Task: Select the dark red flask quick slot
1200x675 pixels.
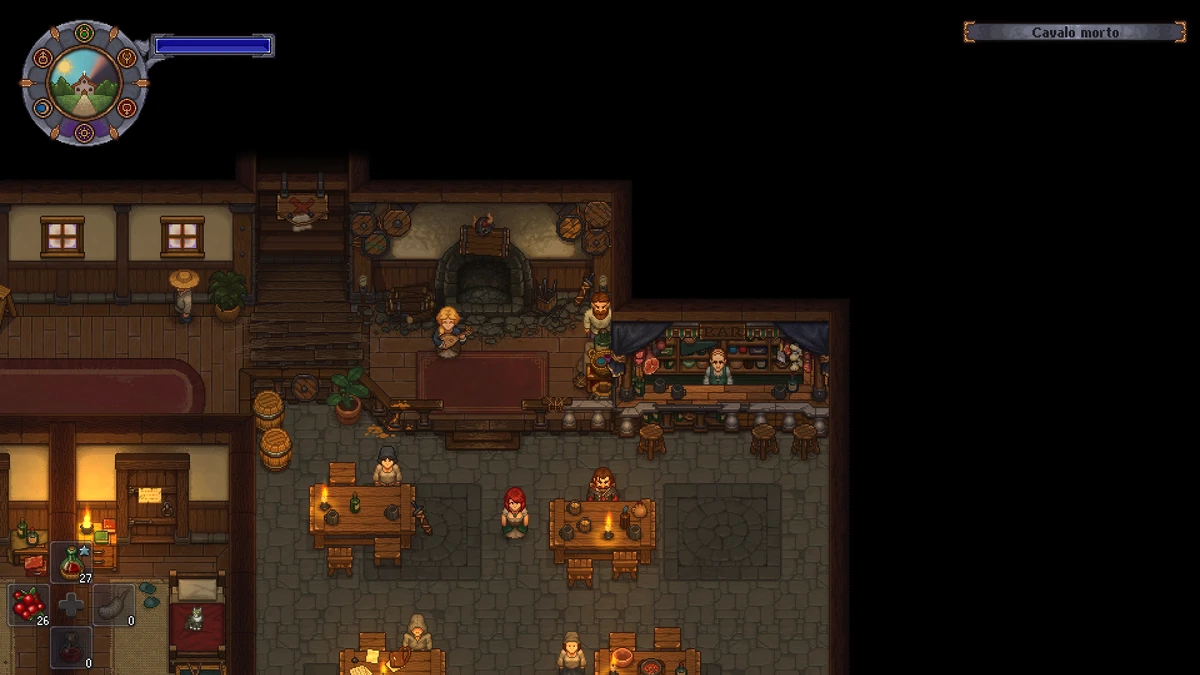Action: pos(71,646)
